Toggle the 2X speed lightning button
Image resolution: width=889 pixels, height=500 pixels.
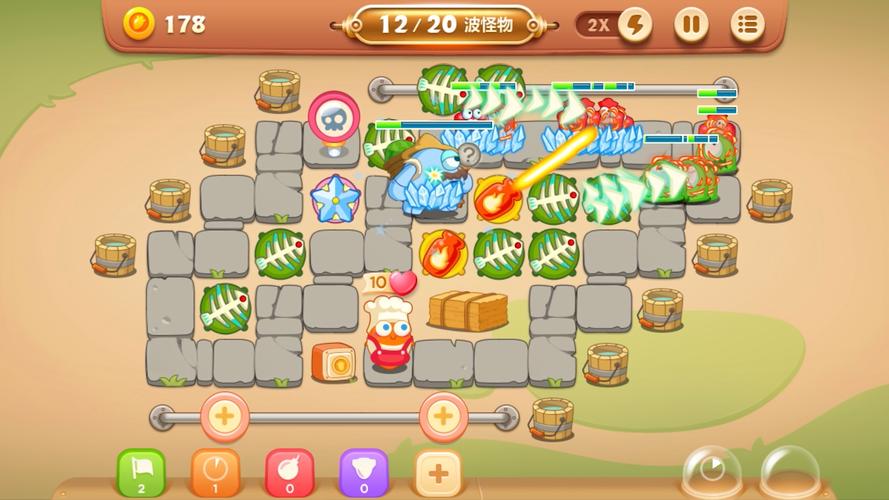coord(633,24)
